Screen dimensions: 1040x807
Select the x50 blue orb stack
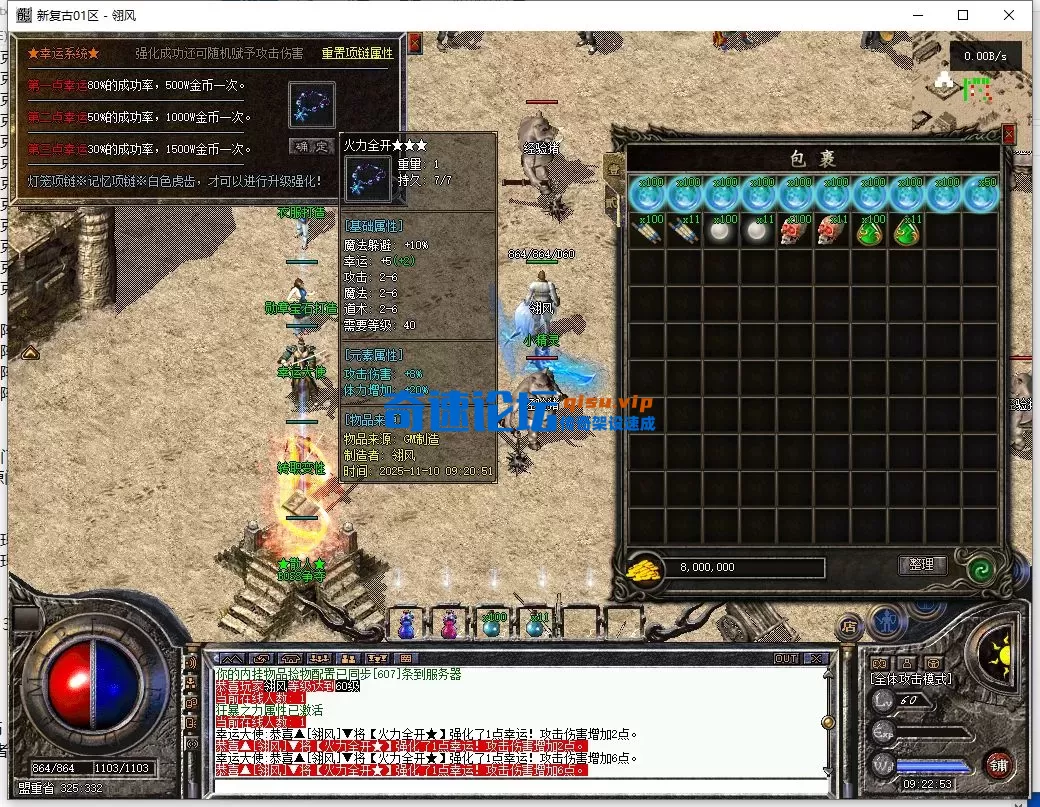click(982, 194)
